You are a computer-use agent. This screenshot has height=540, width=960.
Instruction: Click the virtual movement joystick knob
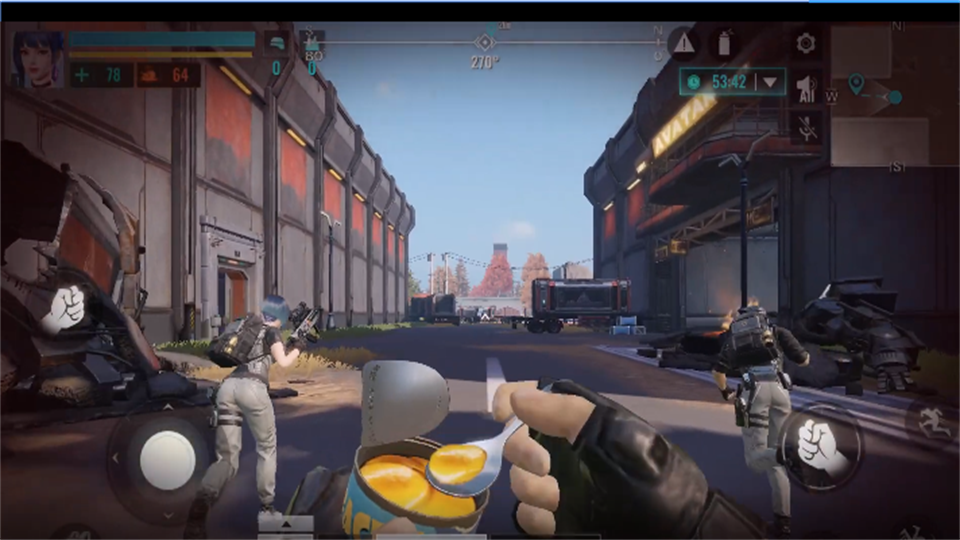point(167,460)
